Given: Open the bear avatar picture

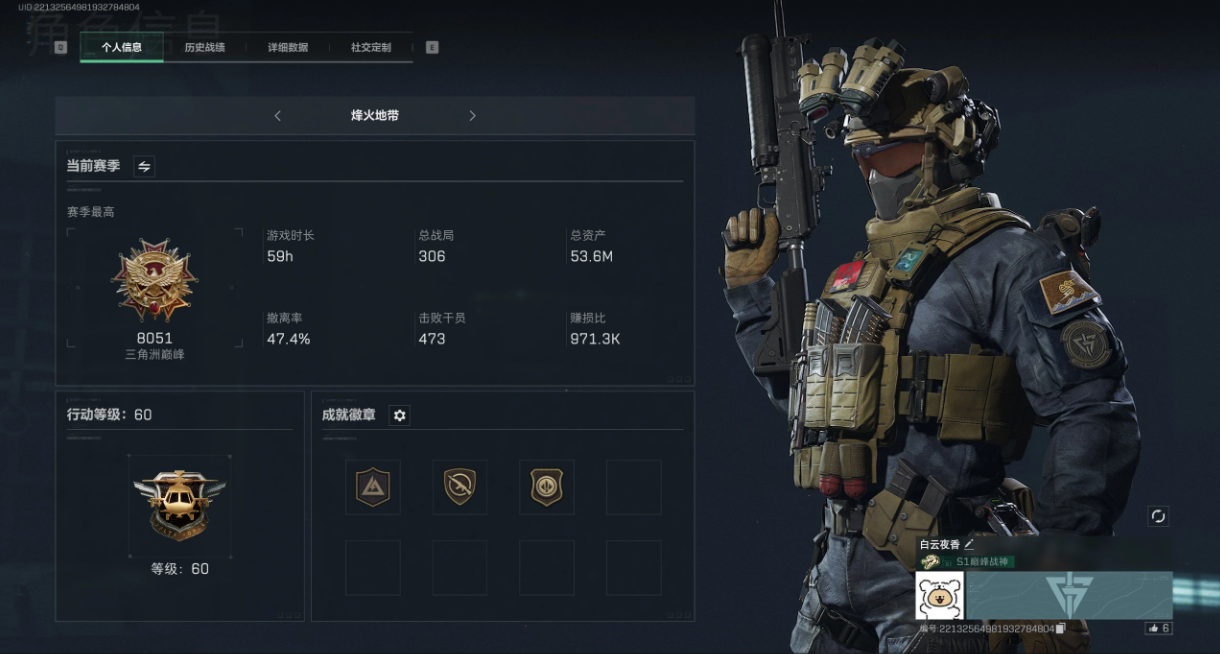Looking at the screenshot, I should click(x=939, y=596).
